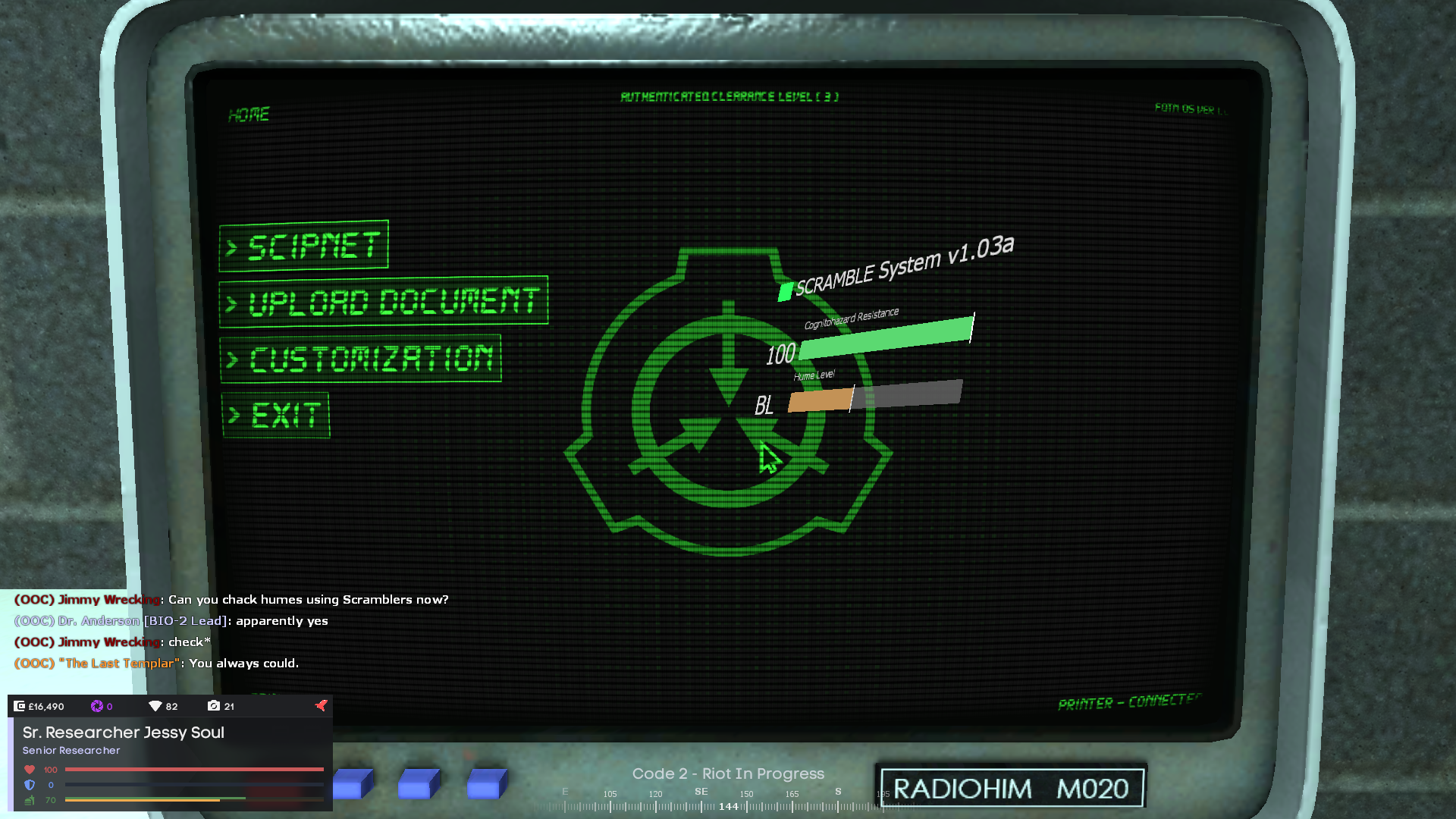This screenshot has height=819, width=1456.
Task: Expand the SCIPNET menu entry
Action: 303,246
